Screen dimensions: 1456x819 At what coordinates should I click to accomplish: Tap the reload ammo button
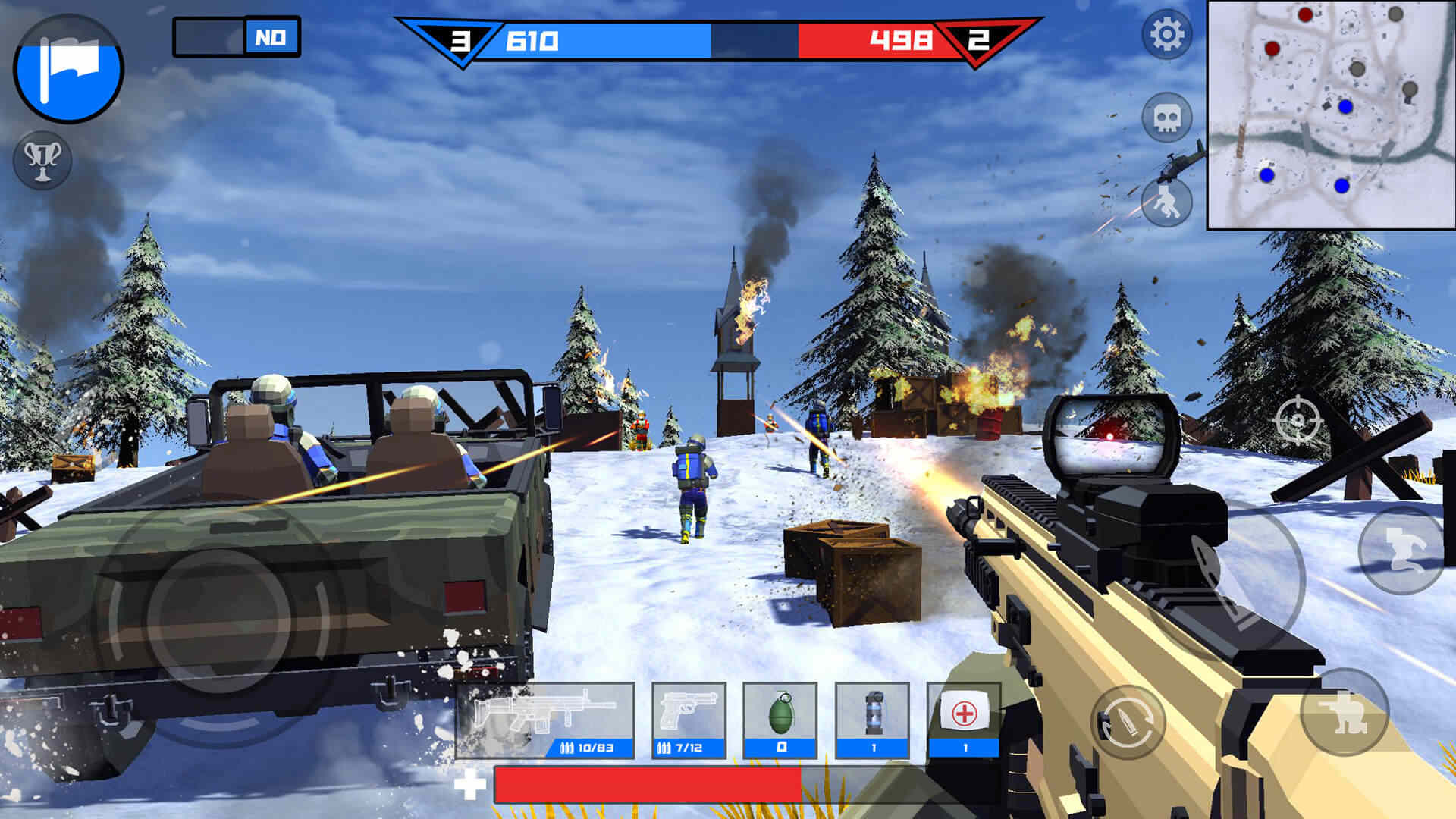(1128, 722)
